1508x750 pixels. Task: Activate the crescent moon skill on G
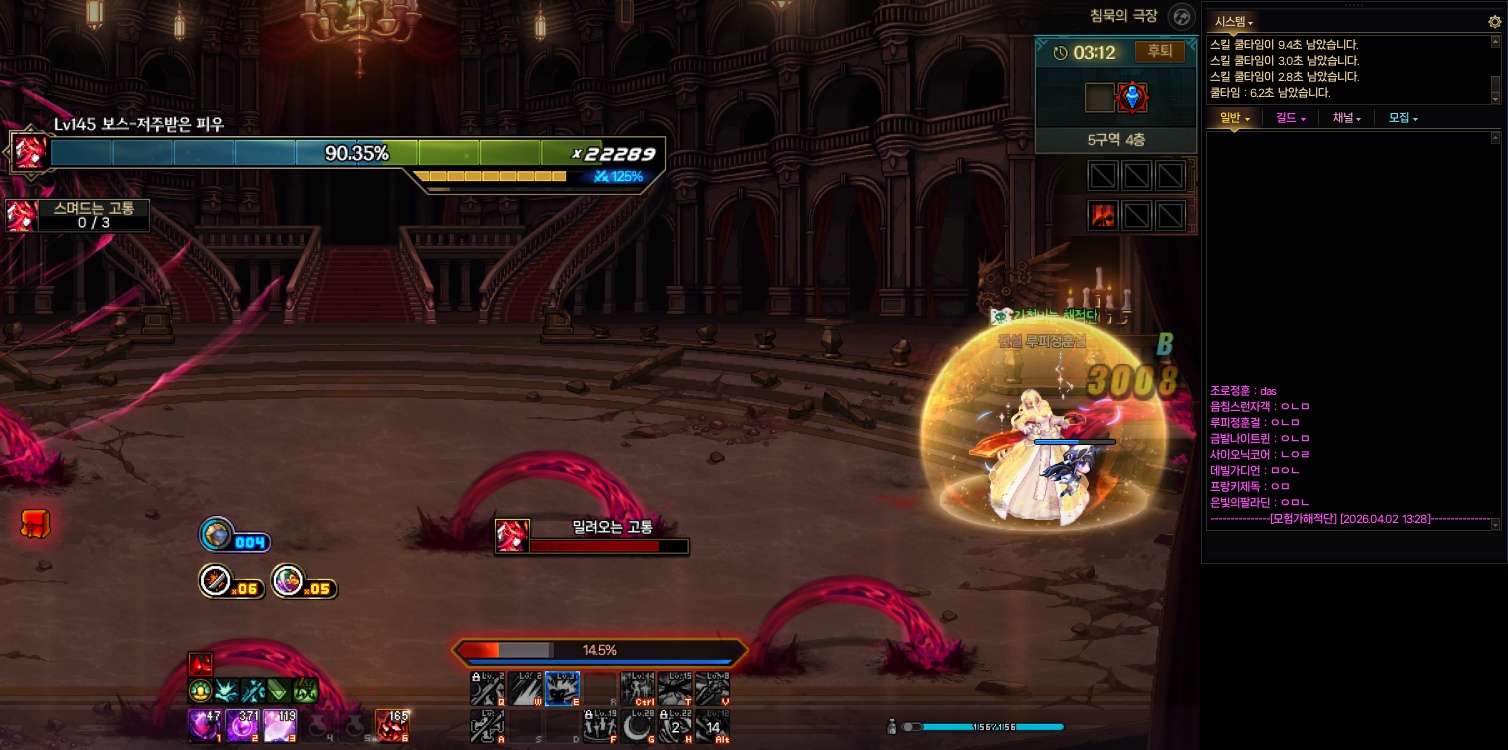pyautogui.click(x=637, y=726)
